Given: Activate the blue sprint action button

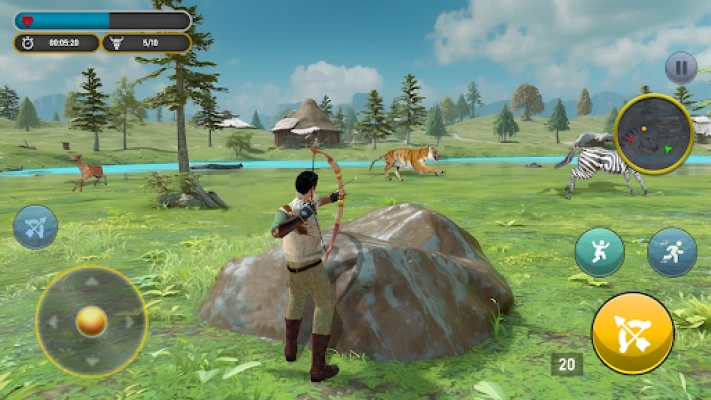Looking at the screenshot, I should pos(672,252).
